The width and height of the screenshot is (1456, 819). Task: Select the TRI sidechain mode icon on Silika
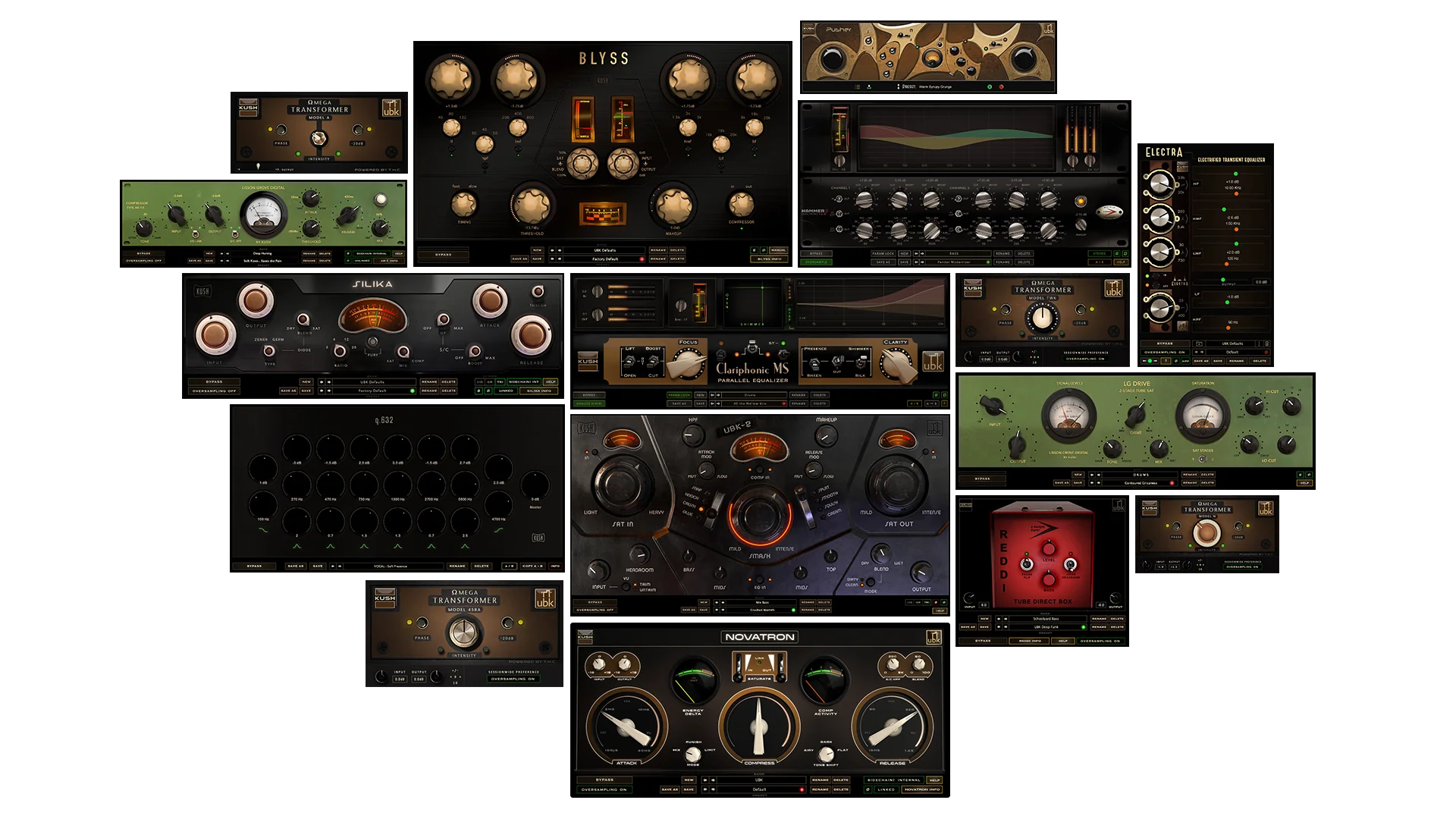[500, 381]
